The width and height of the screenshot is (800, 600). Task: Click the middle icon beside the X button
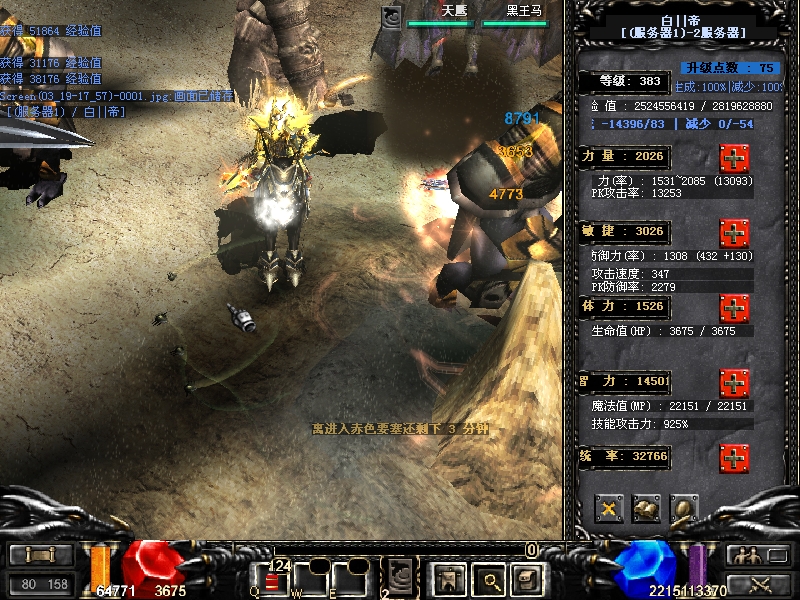(646, 508)
